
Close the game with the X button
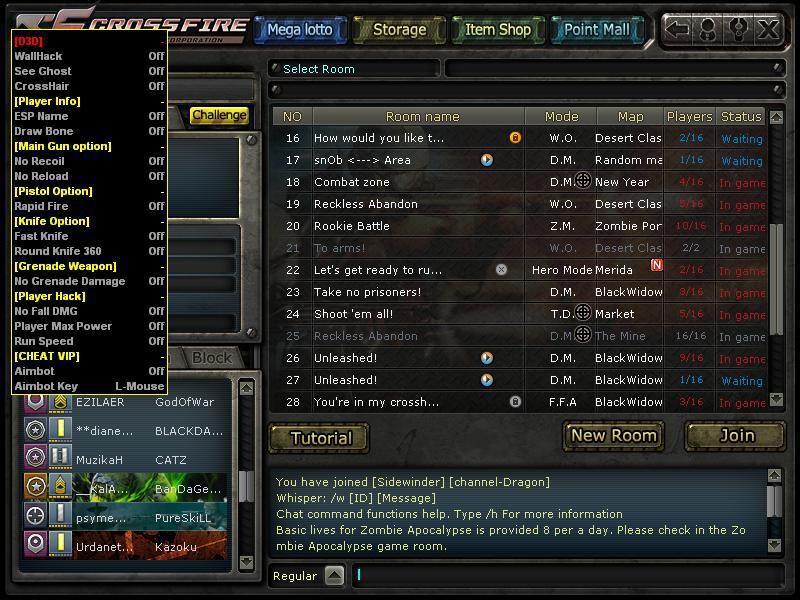click(x=768, y=29)
